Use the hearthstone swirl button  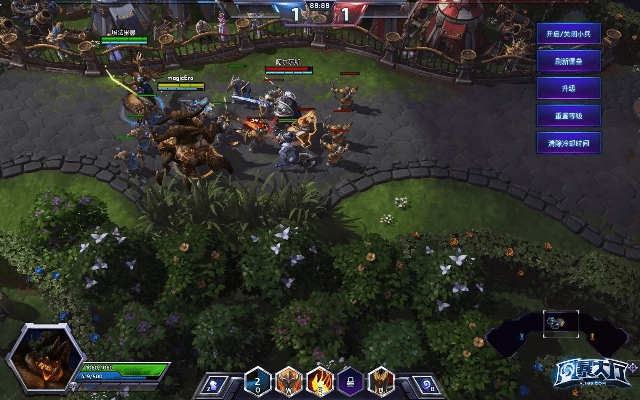426,383
